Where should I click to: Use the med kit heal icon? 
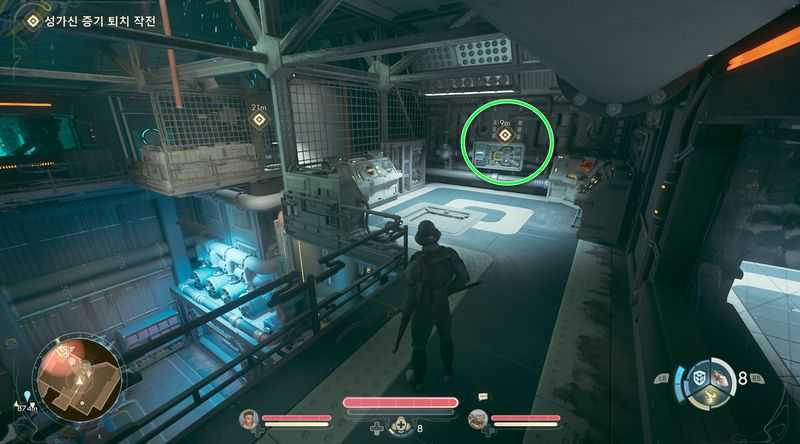point(400,428)
